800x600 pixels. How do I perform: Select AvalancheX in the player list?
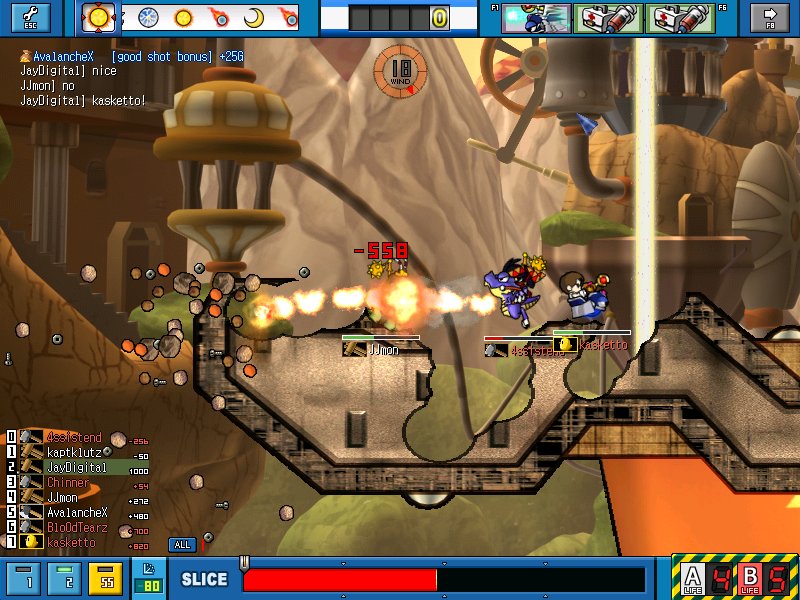click(75, 513)
